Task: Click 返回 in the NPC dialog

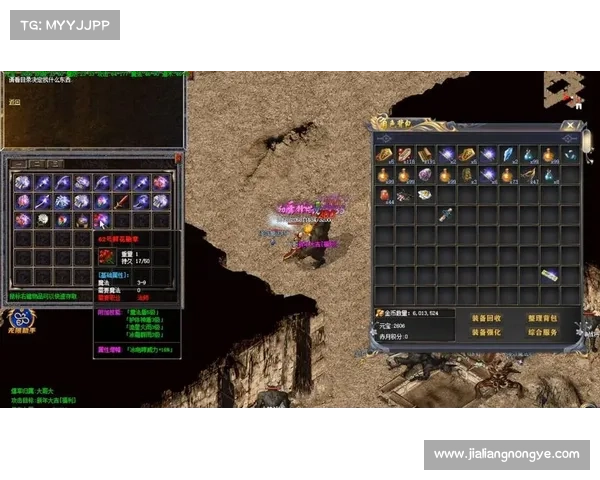Action: pos(14,102)
